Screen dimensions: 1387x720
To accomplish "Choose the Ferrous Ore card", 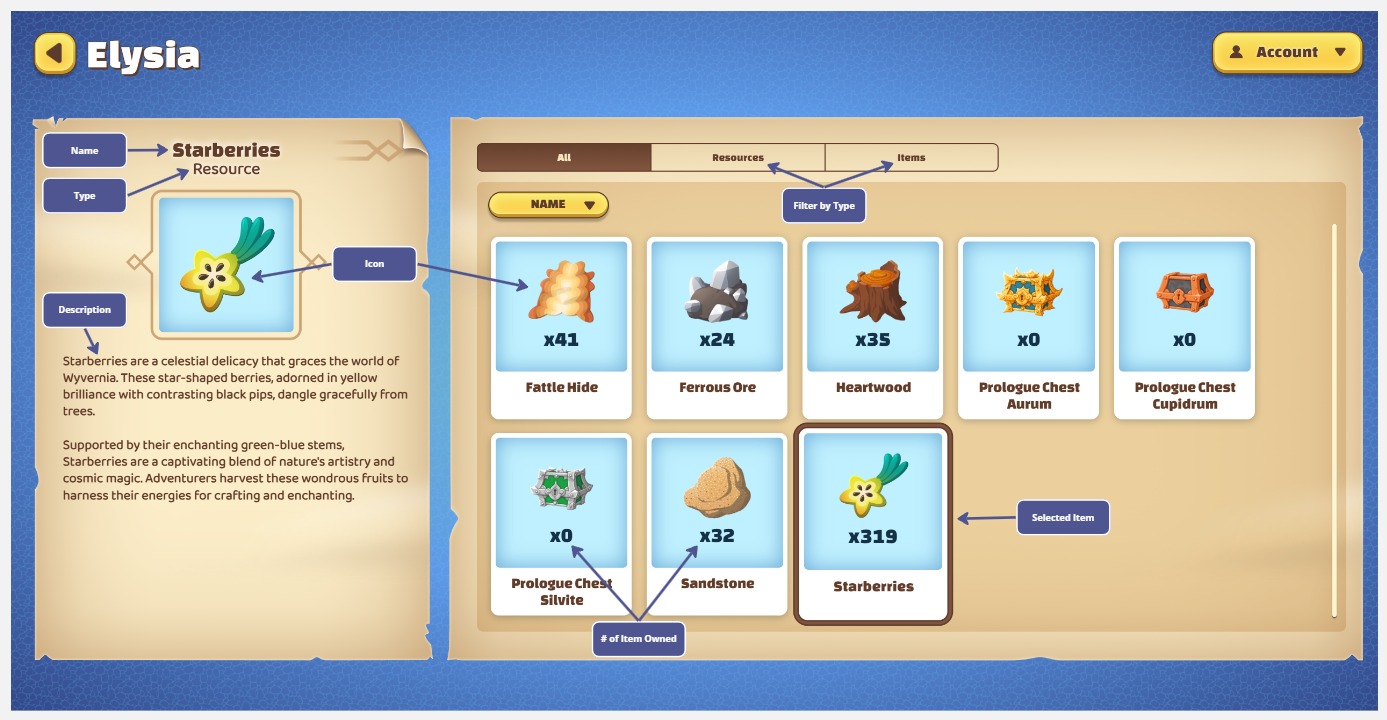I will pyautogui.click(x=717, y=326).
